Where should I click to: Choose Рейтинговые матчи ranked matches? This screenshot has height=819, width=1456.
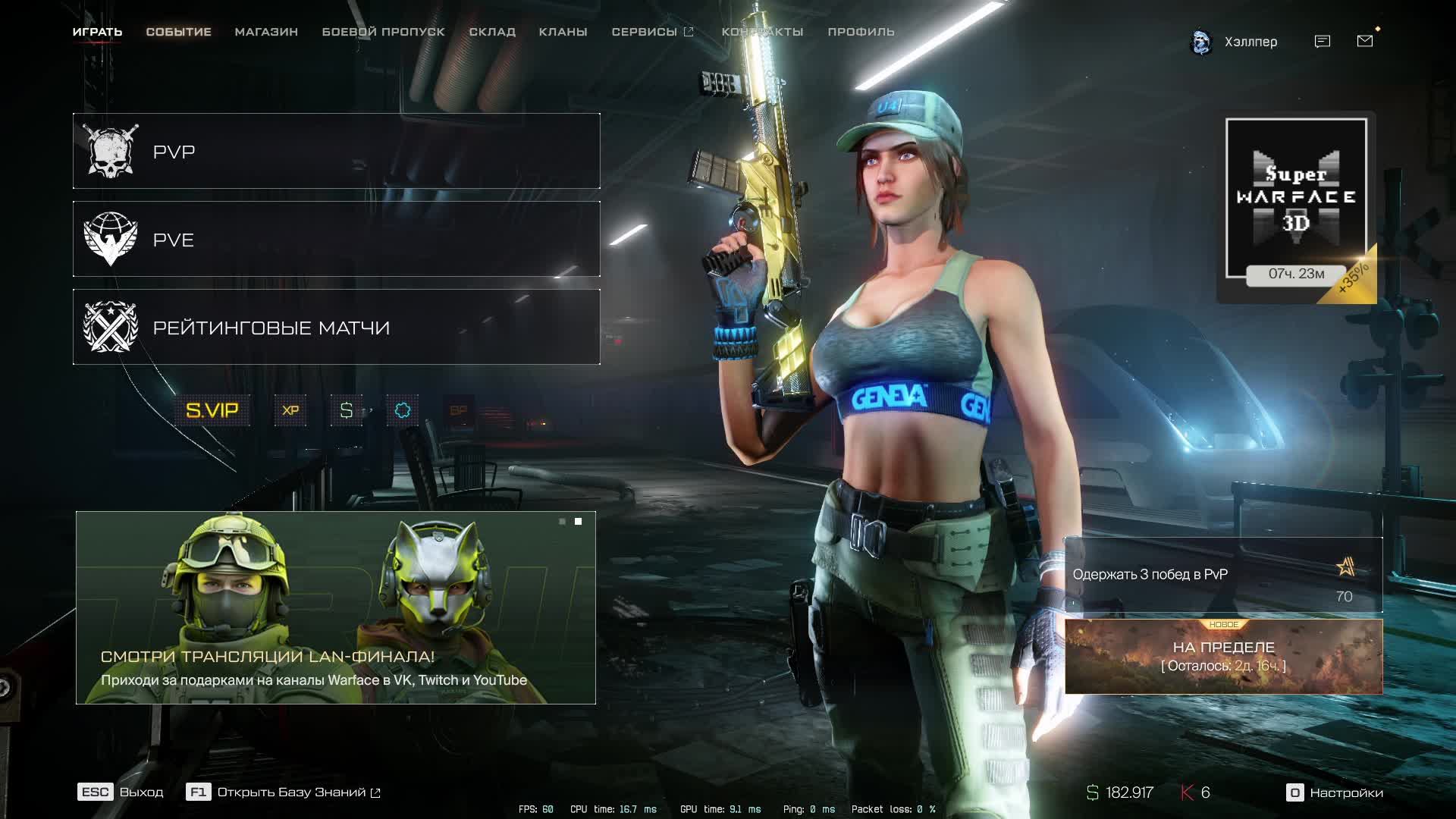tap(336, 327)
